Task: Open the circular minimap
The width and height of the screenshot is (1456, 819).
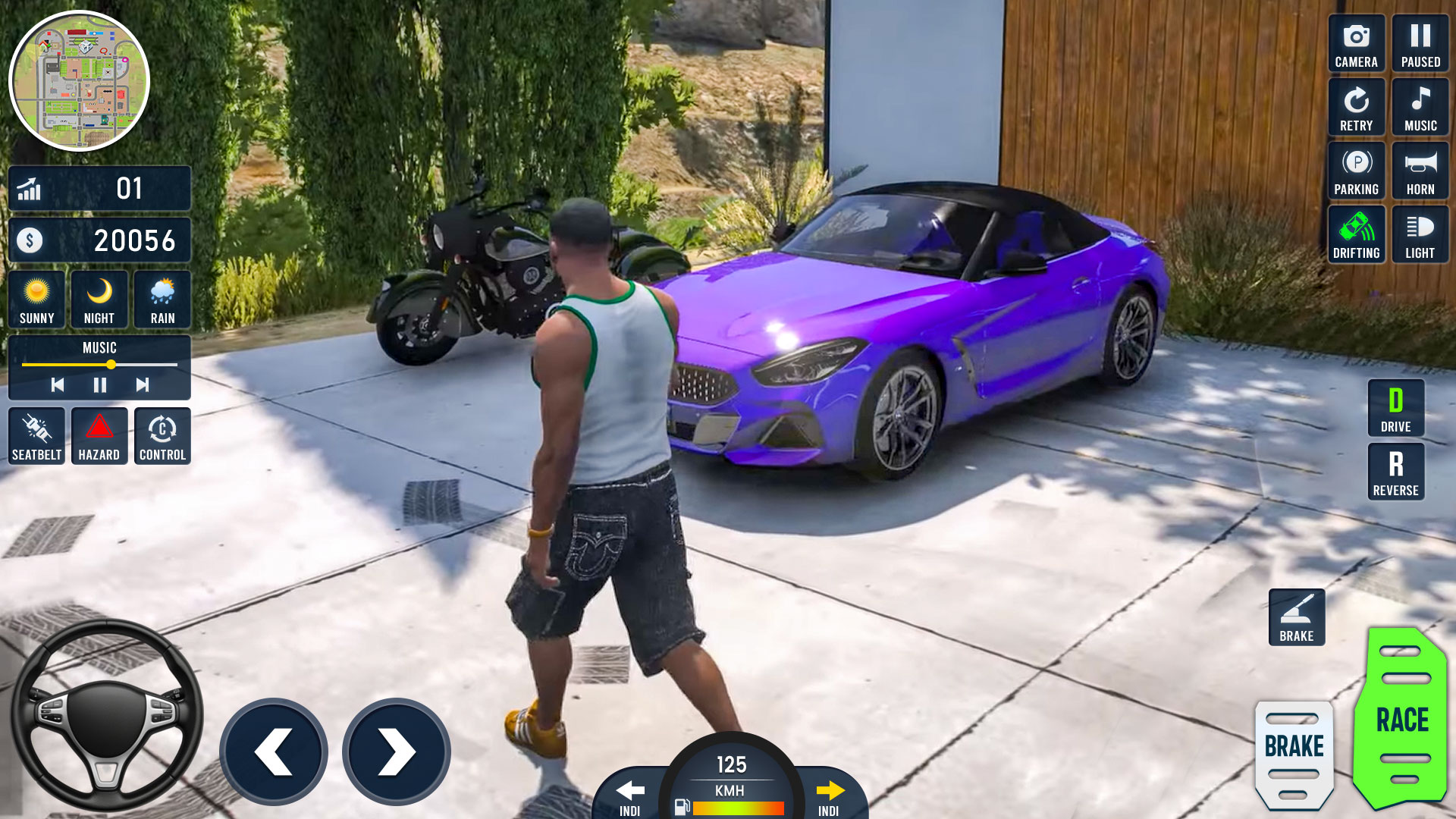Action: [79, 80]
